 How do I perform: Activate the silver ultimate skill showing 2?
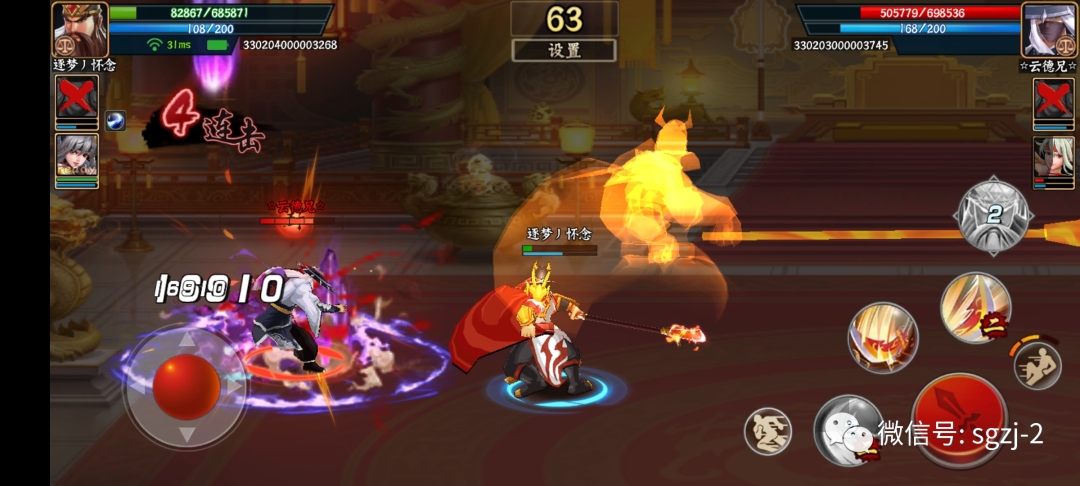(x=993, y=215)
